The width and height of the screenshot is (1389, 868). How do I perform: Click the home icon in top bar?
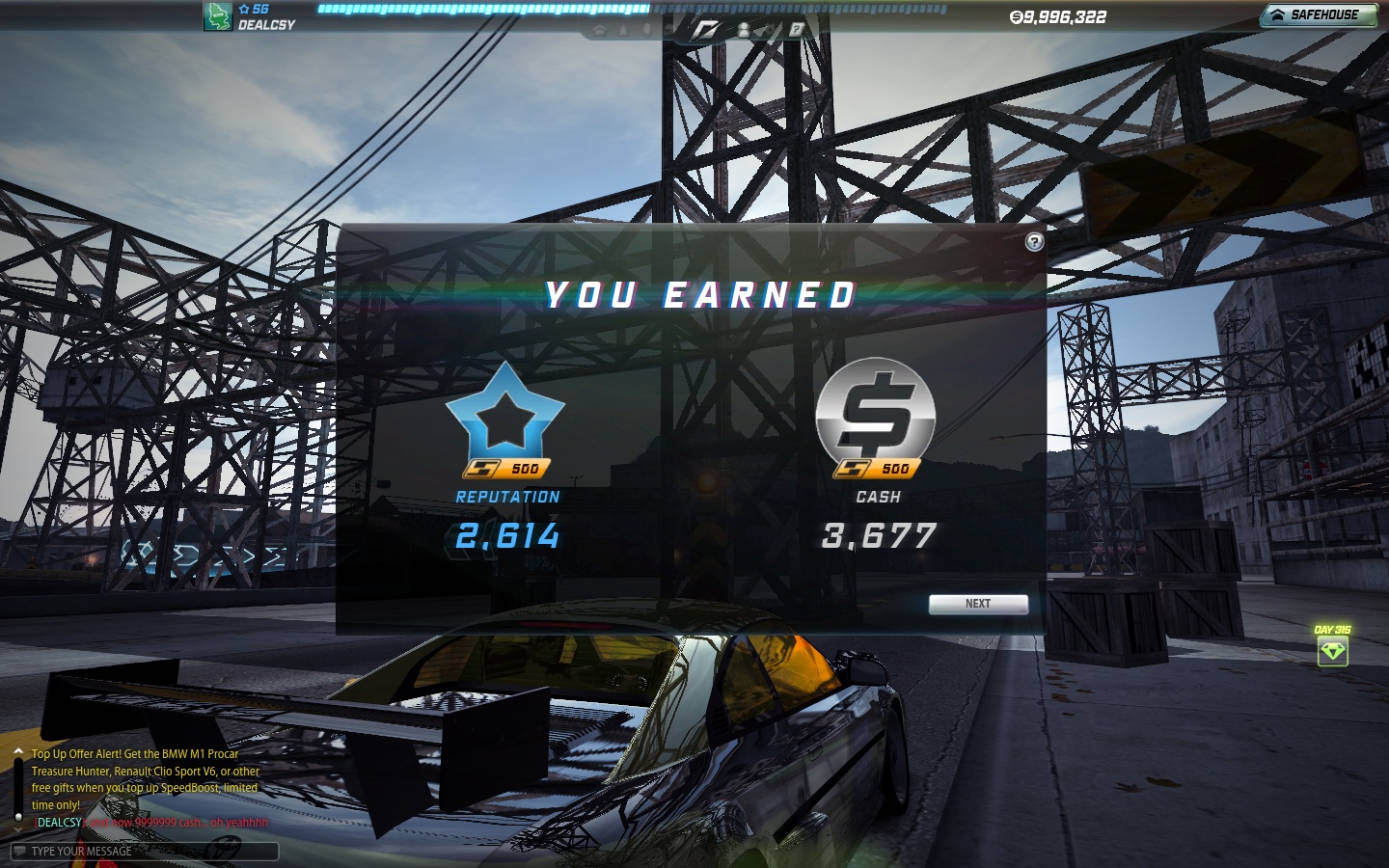click(x=600, y=30)
